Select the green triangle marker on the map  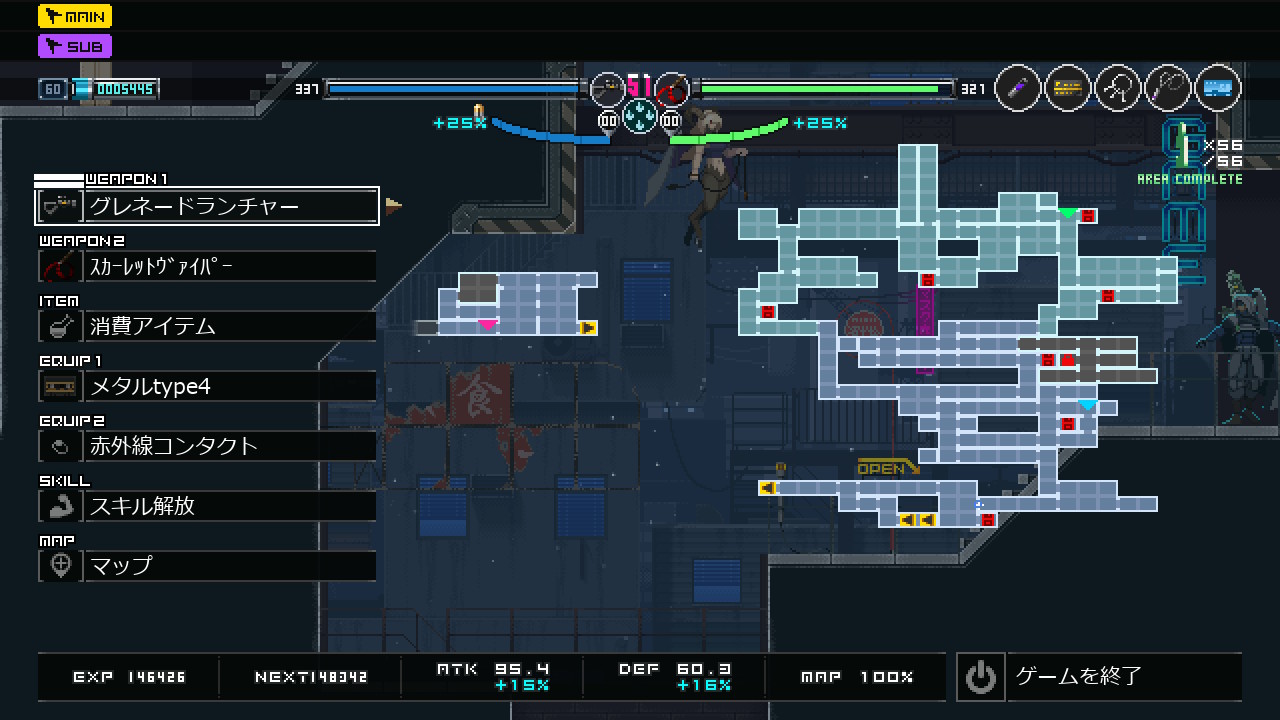(1068, 212)
